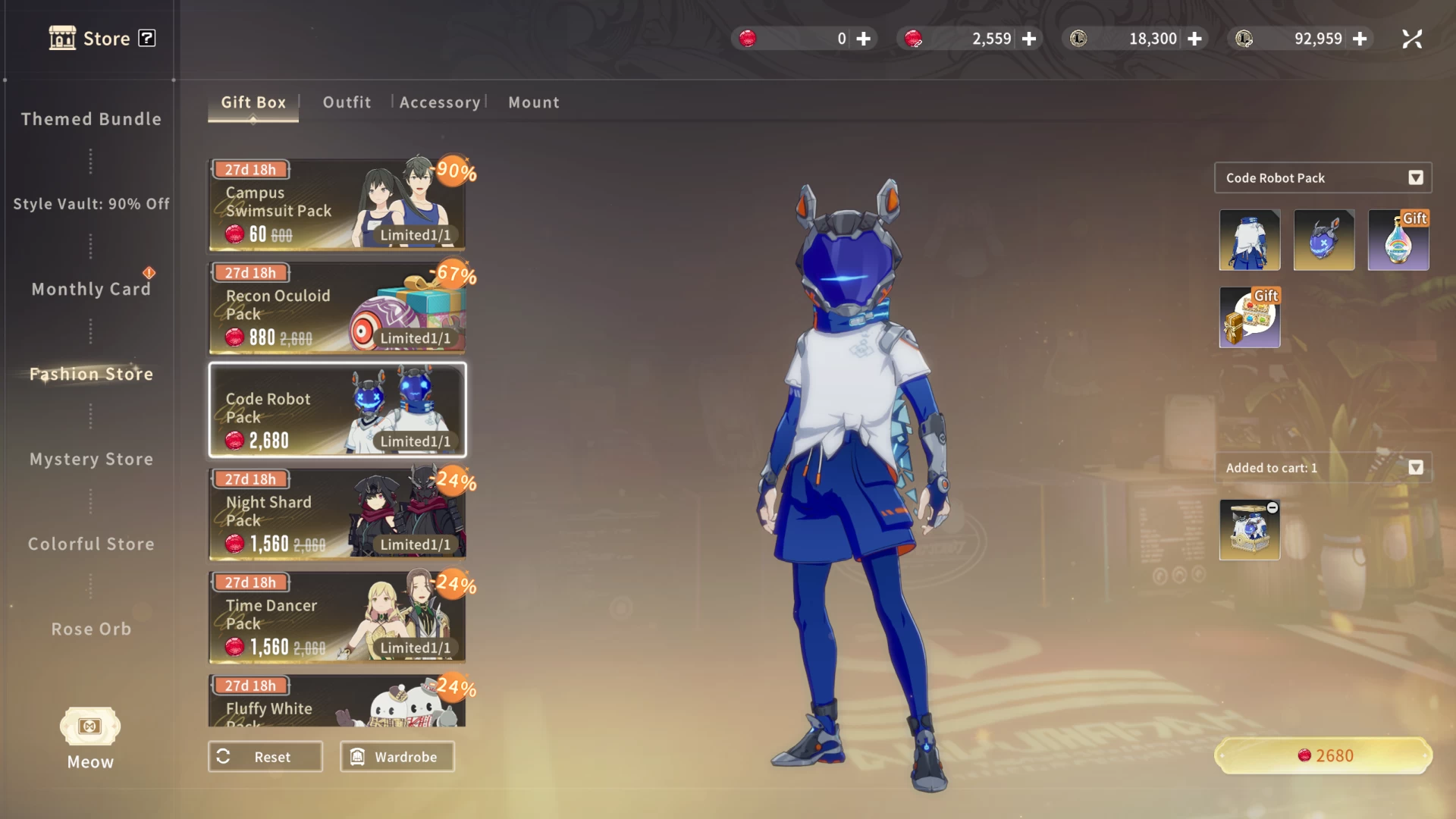1456x819 pixels.
Task: Open the Wardrobe
Action: [x=397, y=757]
